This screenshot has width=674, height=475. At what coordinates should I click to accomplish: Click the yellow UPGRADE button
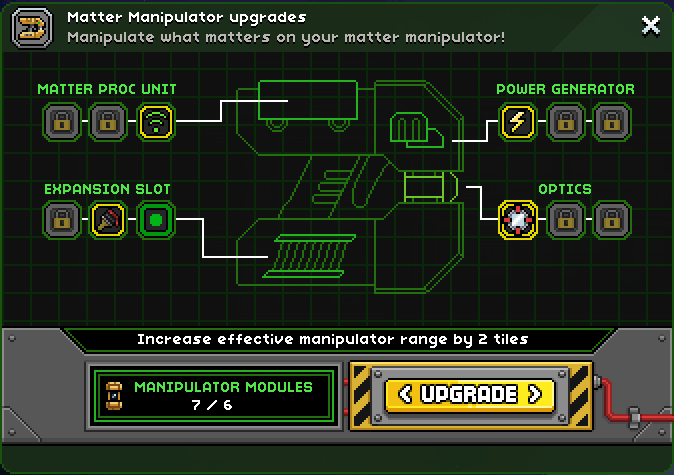coord(468,394)
